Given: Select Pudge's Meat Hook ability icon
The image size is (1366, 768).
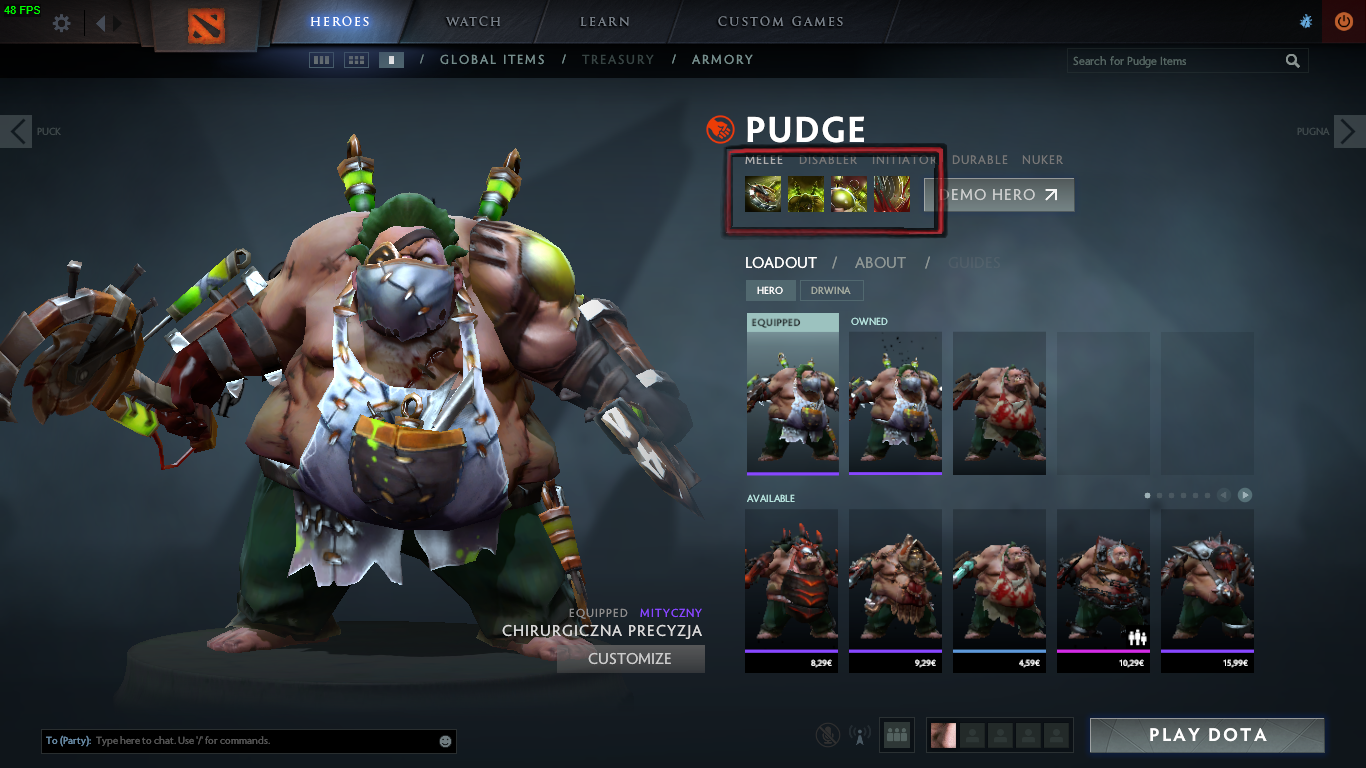Looking at the screenshot, I should click(x=763, y=194).
